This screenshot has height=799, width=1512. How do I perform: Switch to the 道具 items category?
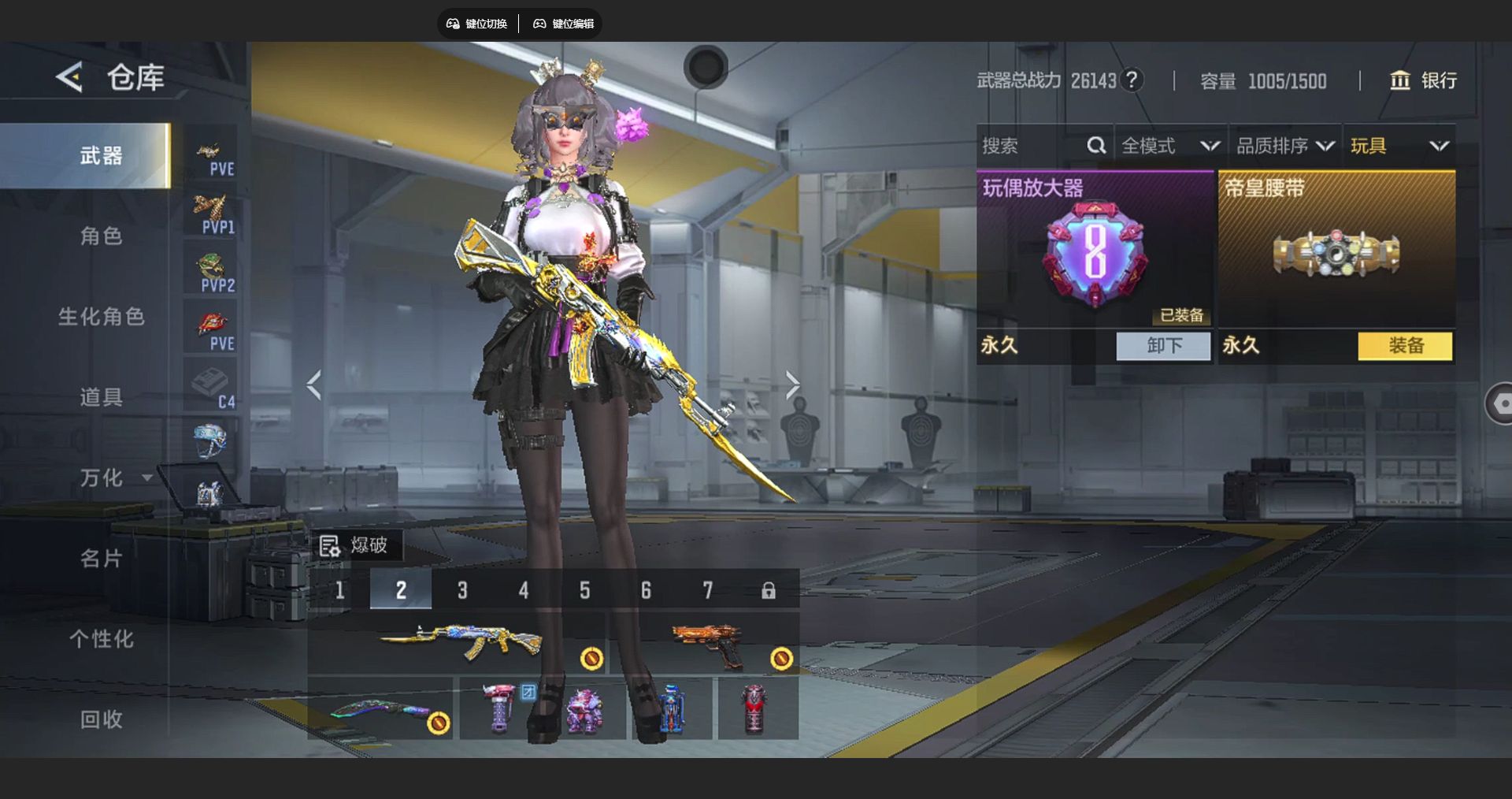pos(101,397)
